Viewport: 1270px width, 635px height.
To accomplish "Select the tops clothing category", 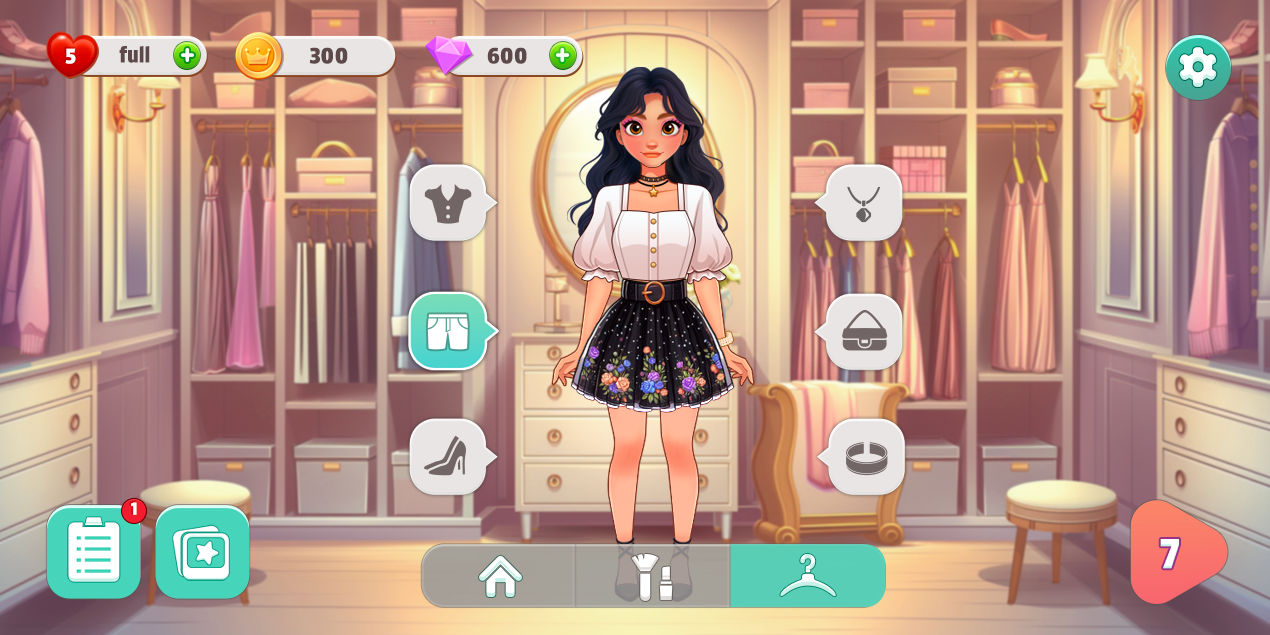I will click(x=448, y=203).
